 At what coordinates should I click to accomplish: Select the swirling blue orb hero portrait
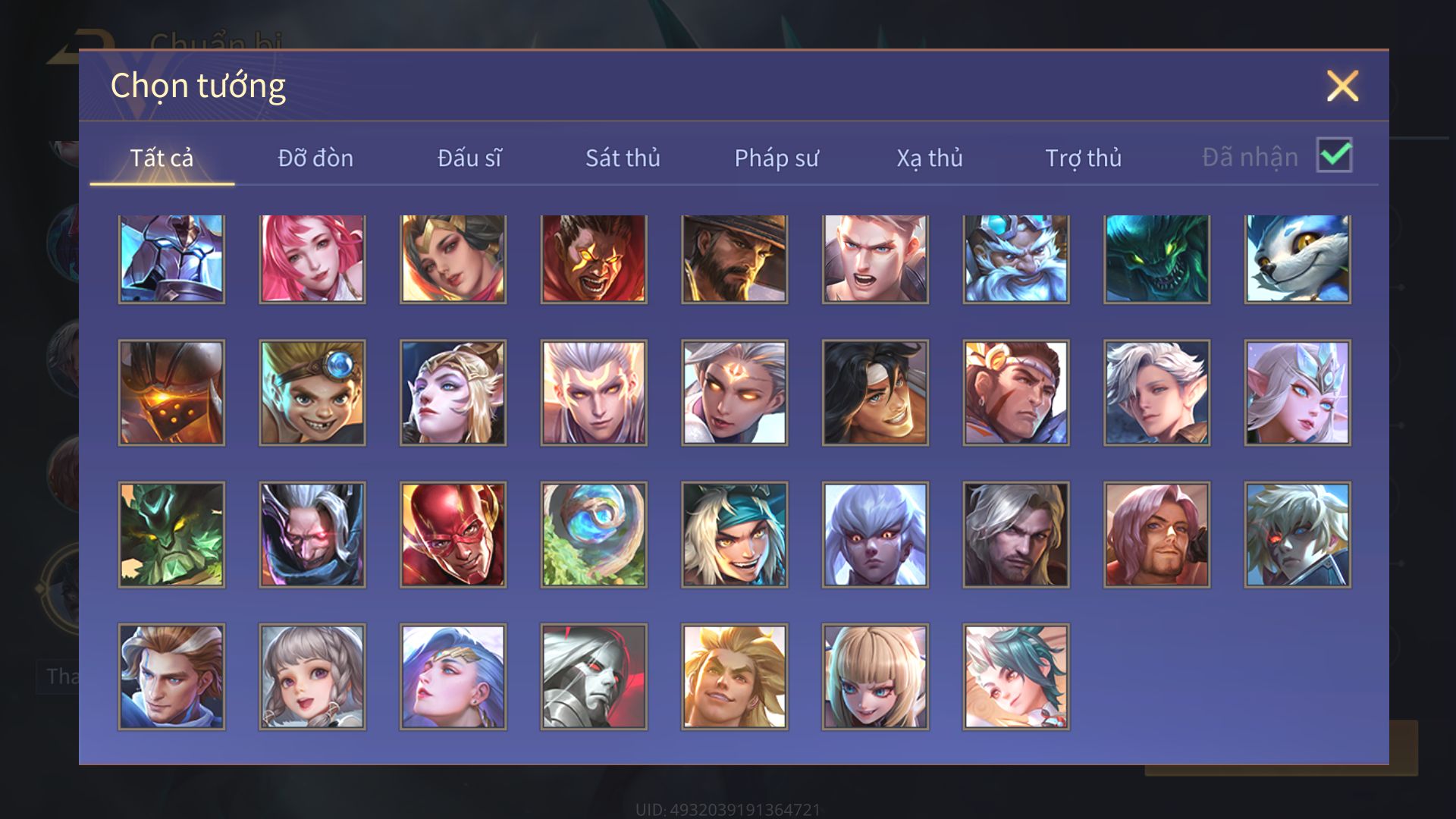[594, 535]
